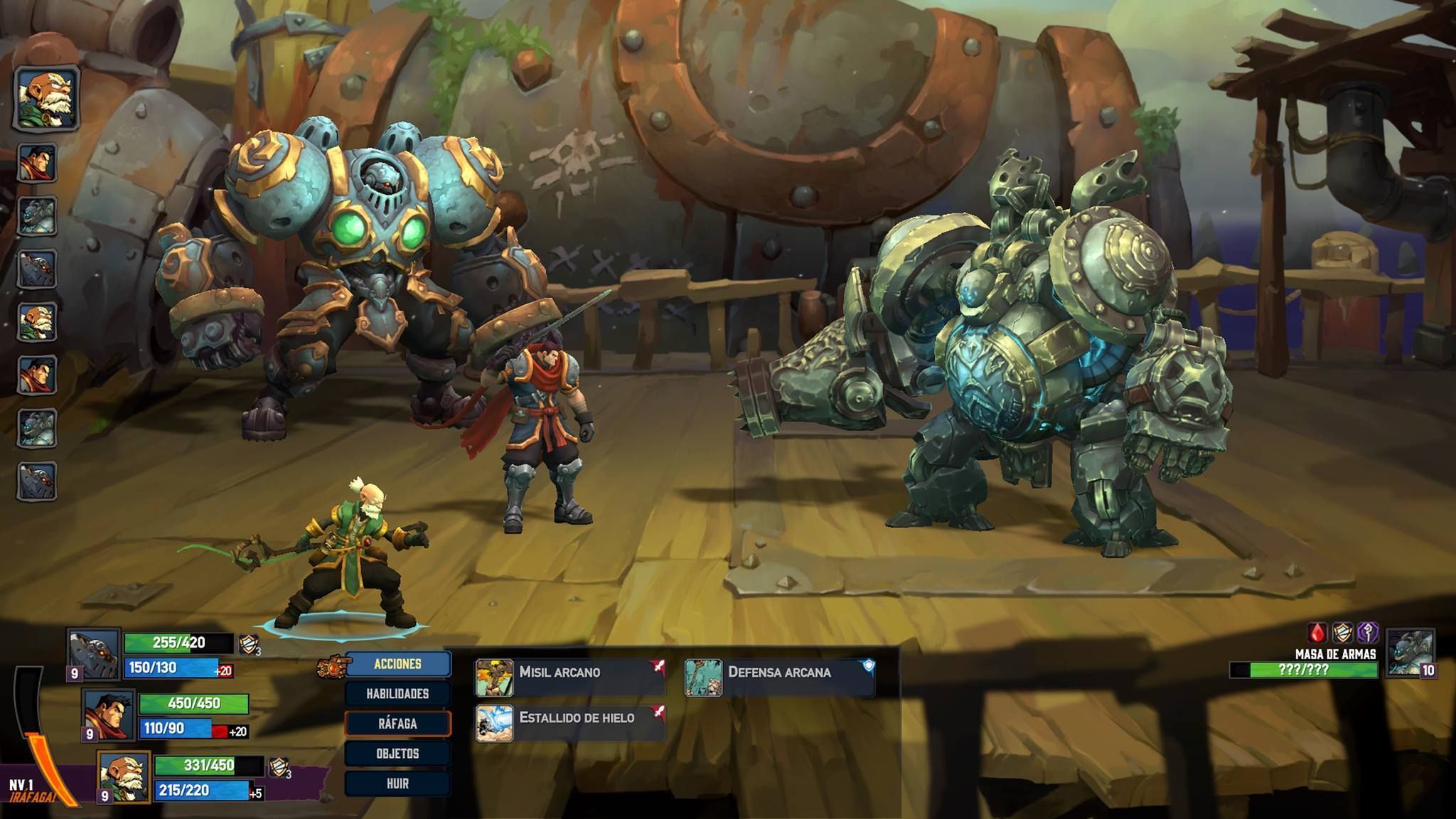Inspect the purple staff status icon on enemy
The height and width of the screenshot is (819, 1456).
1369,633
